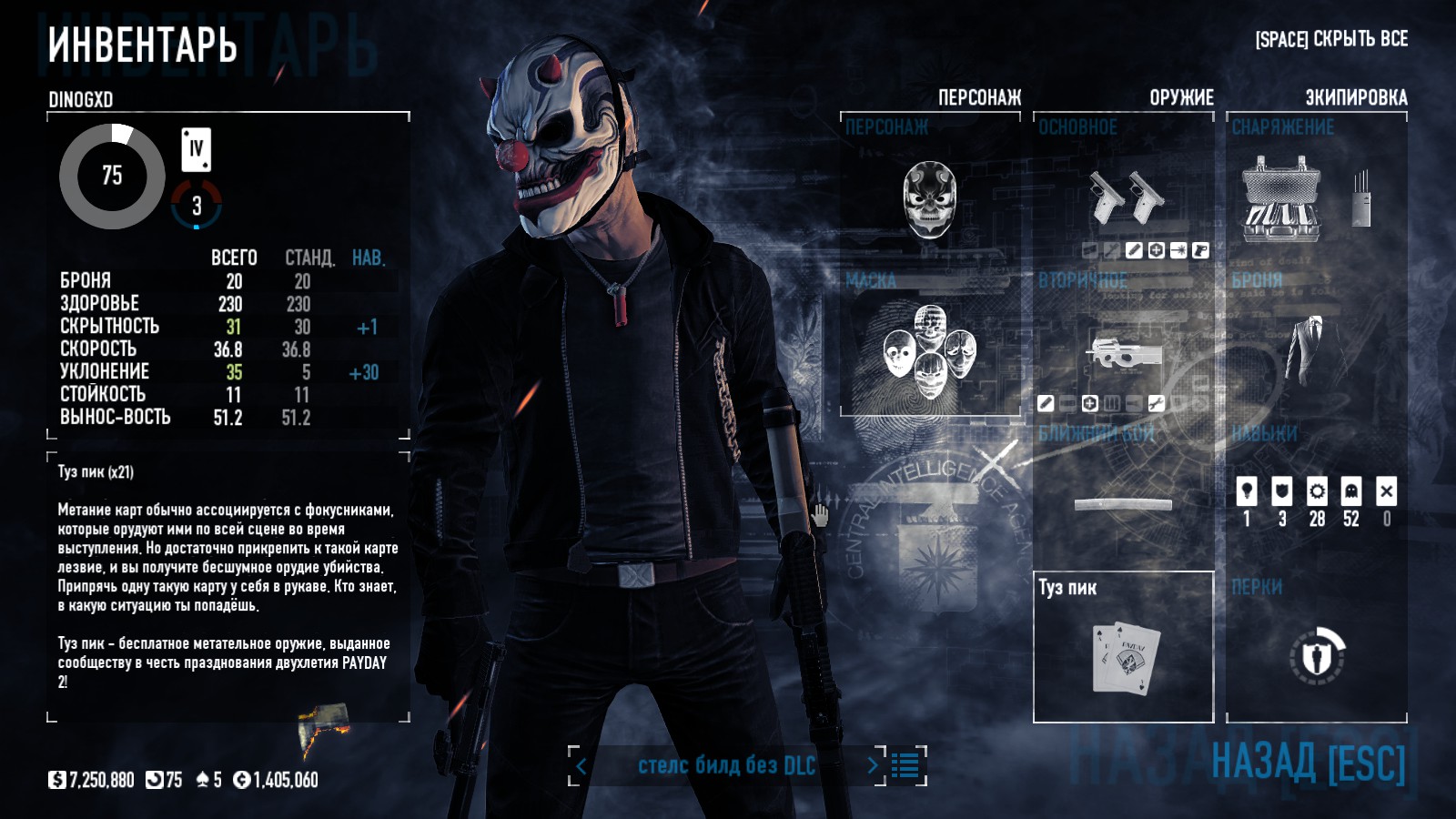The image size is (1456, 819).
Task: Click the Mastermind lightbulb skill card
Action: click(1247, 491)
